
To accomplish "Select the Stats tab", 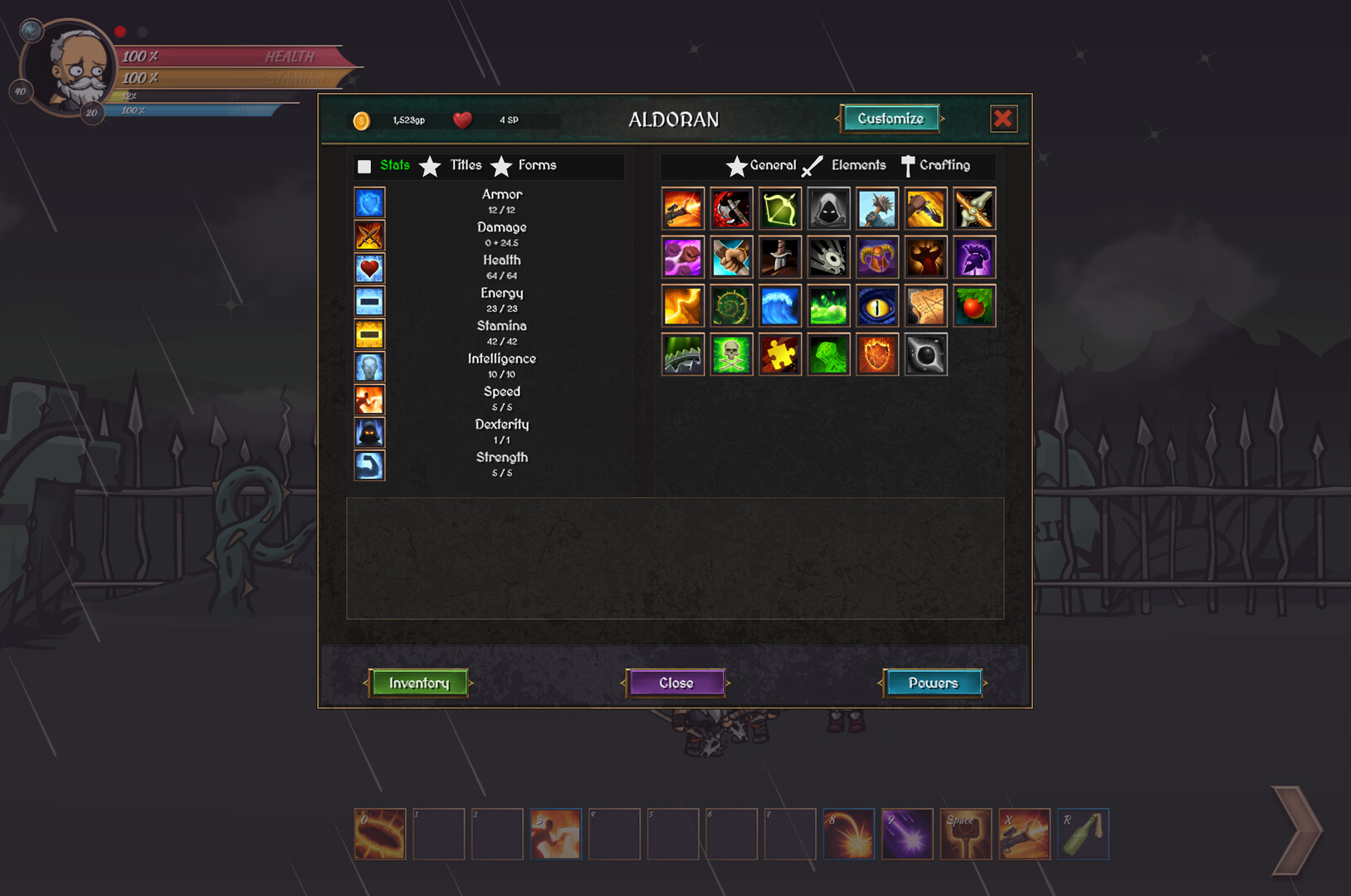I will [394, 165].
